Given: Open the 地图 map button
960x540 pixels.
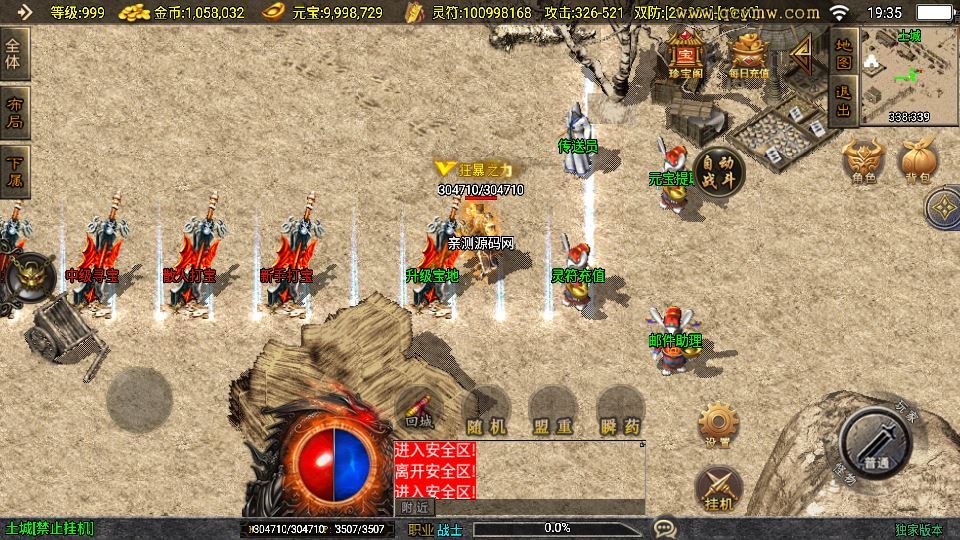Looking at the screenshot, I should click(x=844, y=50).
